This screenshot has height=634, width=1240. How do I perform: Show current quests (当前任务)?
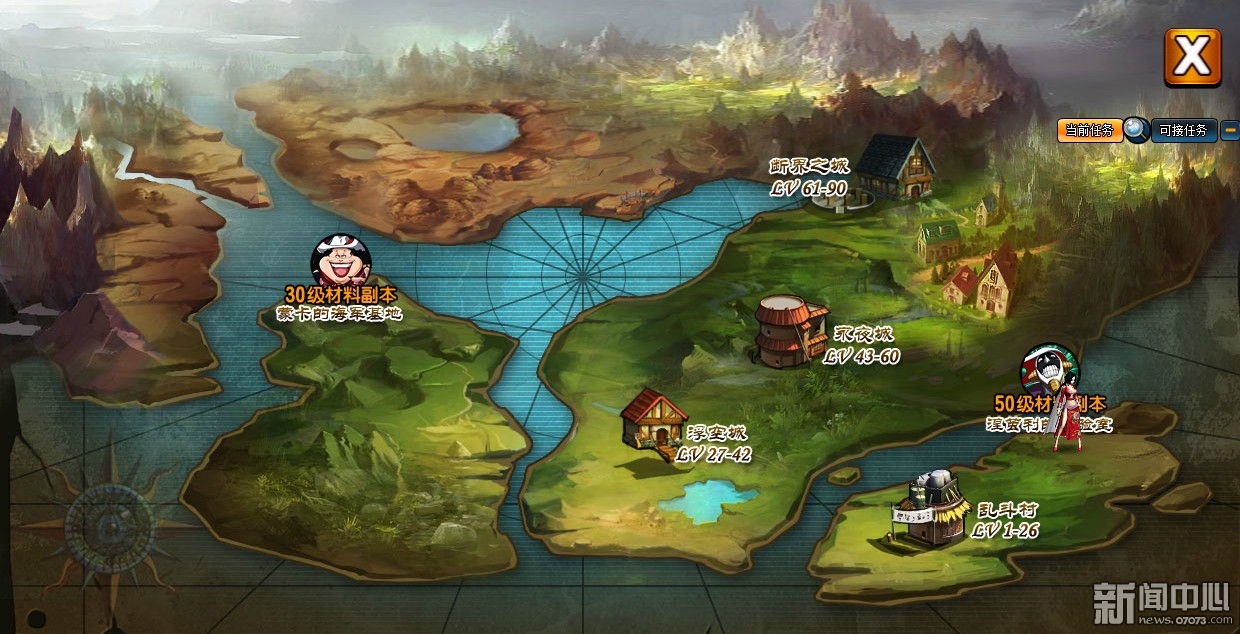tap(1089, 130)
